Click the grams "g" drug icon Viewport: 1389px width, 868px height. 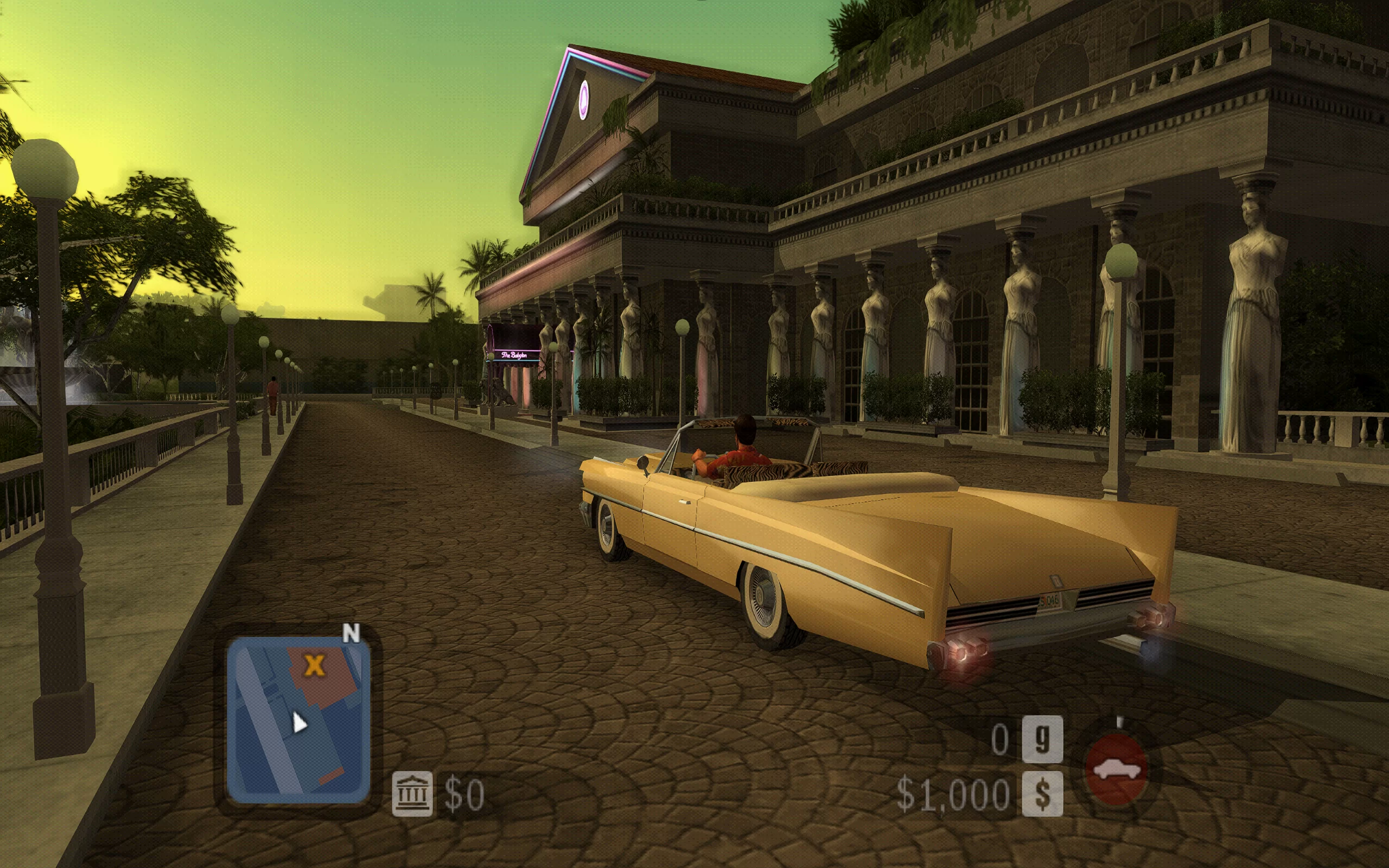click(x=1042, y=739)
